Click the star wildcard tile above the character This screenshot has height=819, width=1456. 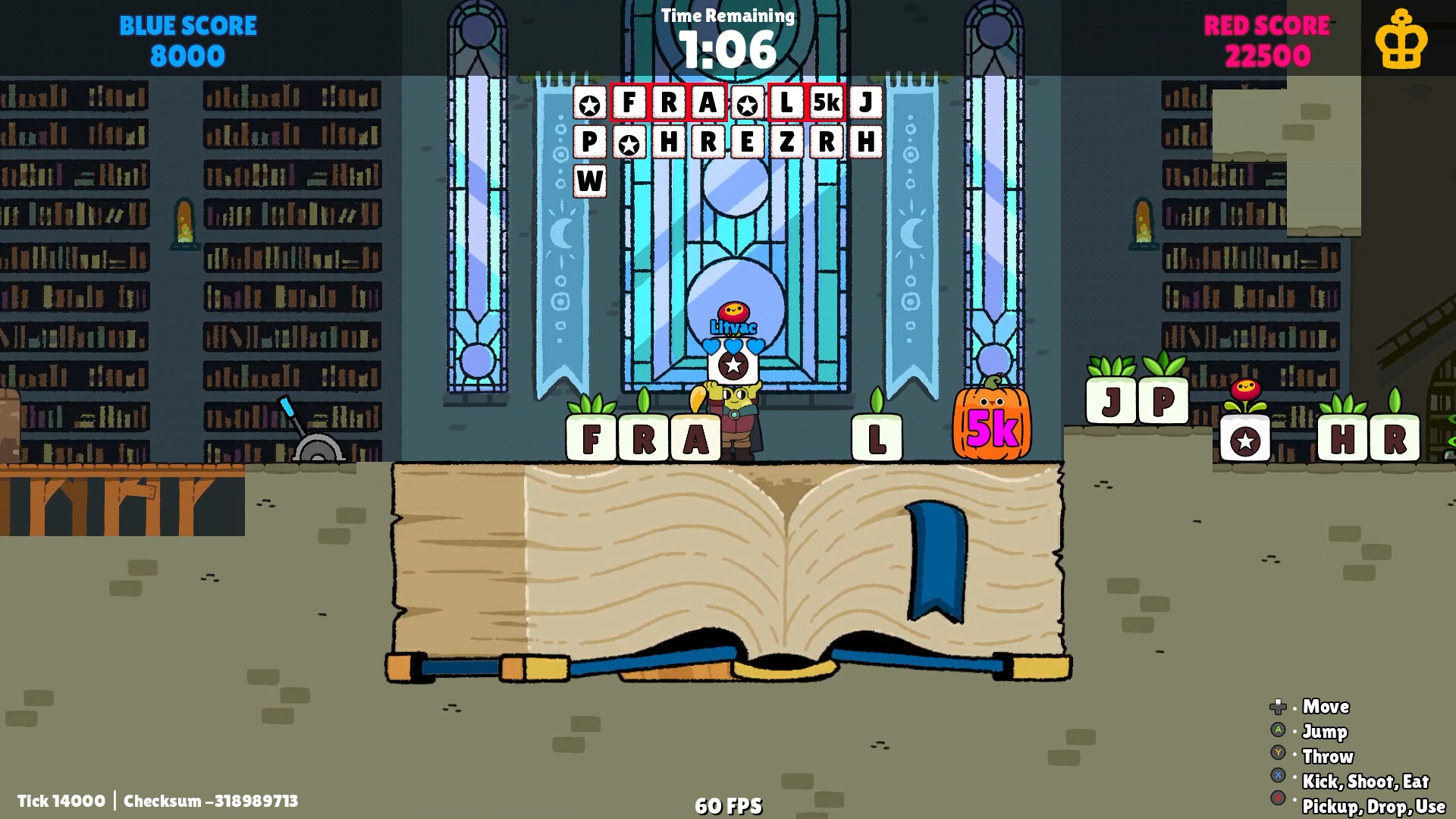(733, 366)
